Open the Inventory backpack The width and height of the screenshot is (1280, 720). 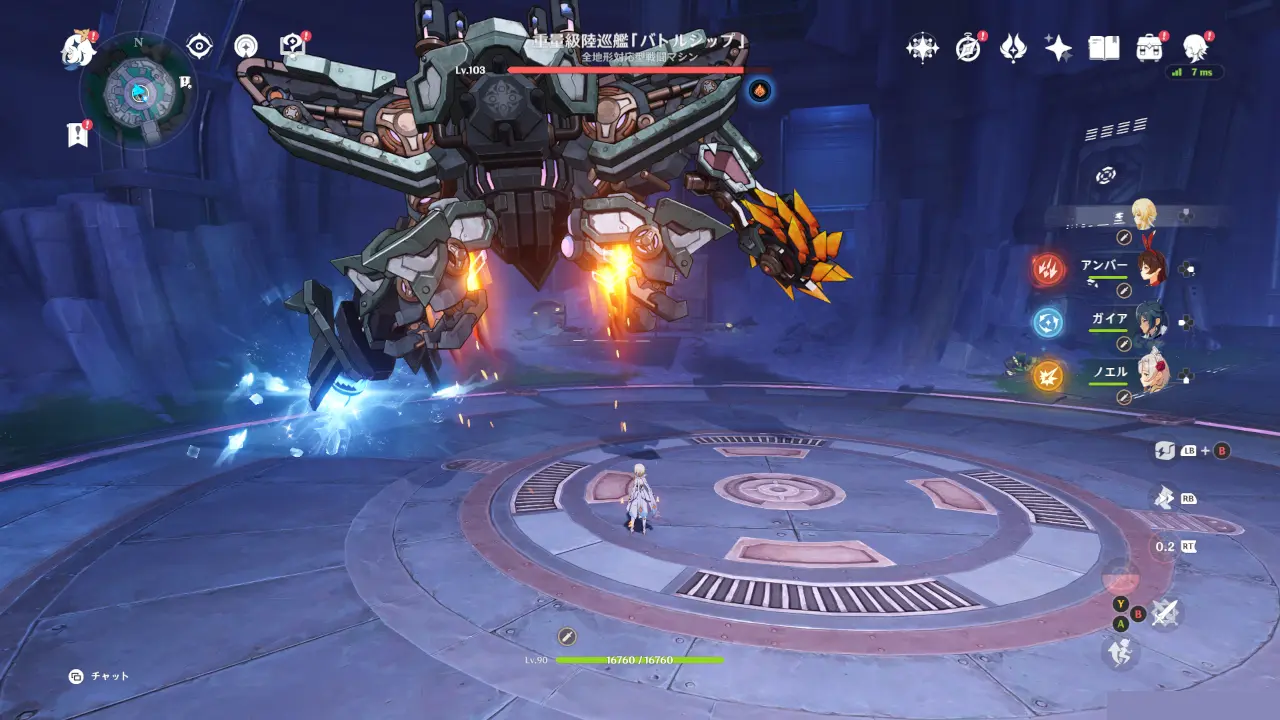coord(1150,47)
